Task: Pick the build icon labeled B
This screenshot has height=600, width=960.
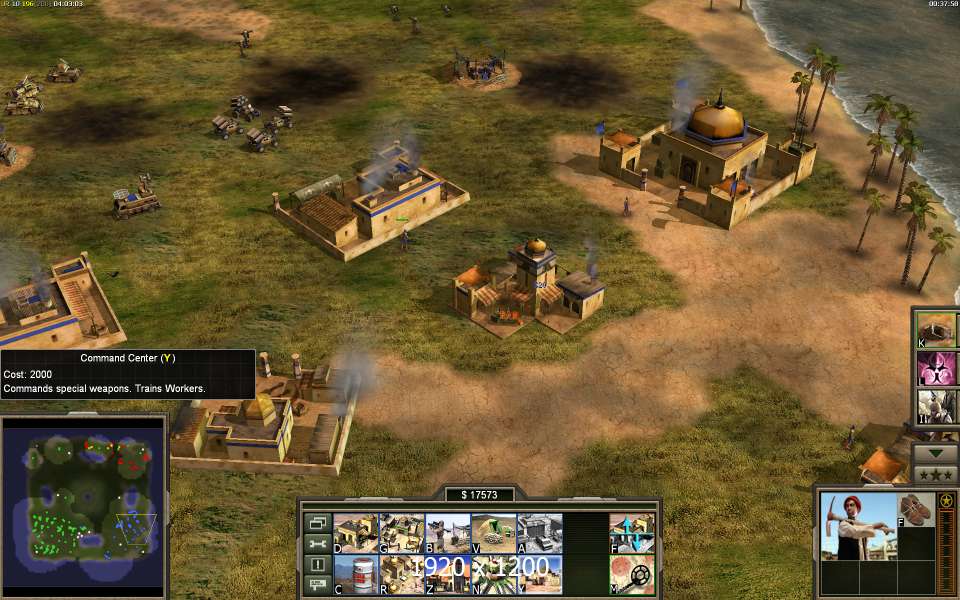Action: 447,533
